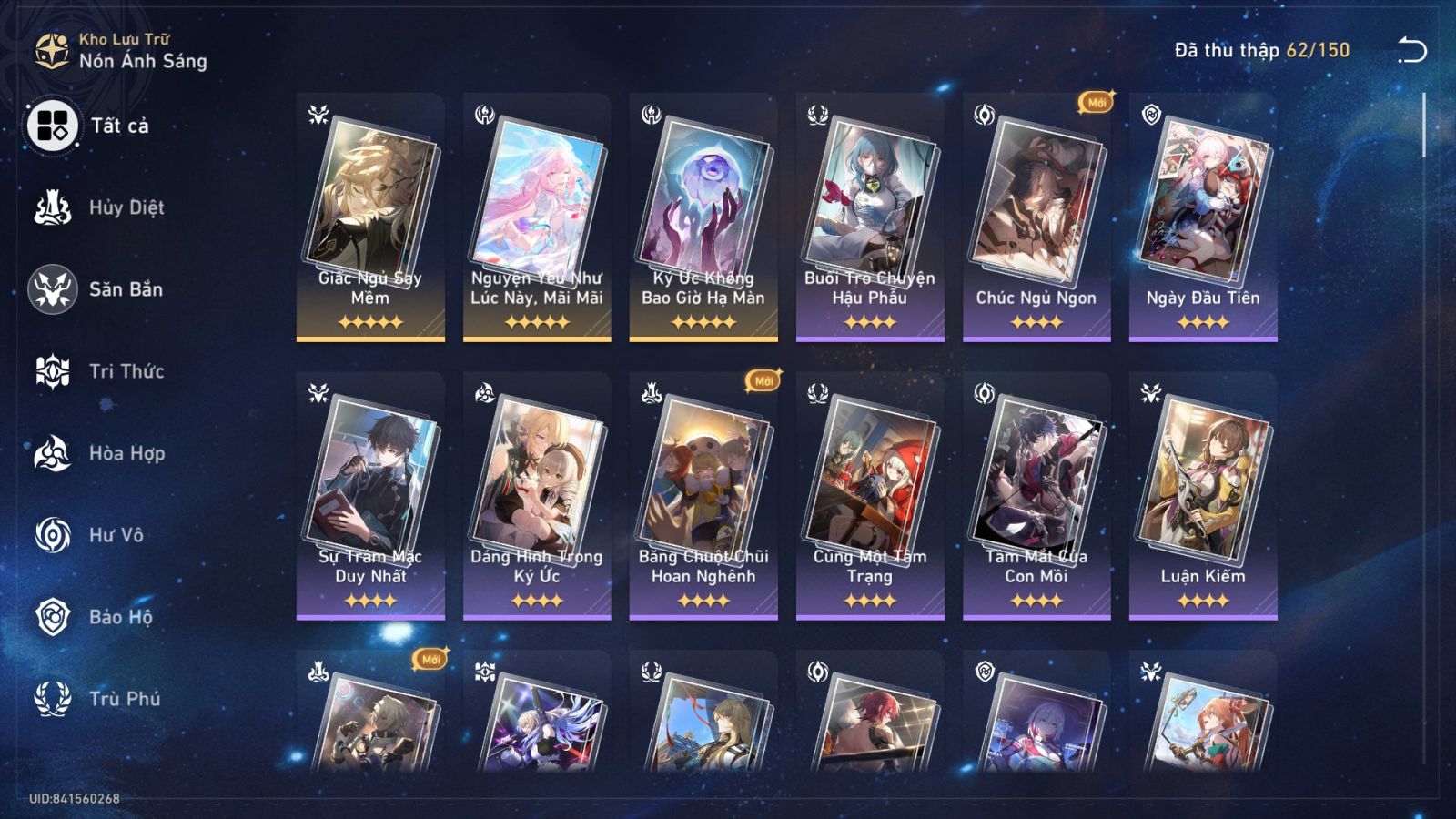Click the grid icon beside Tất cả

55,127
